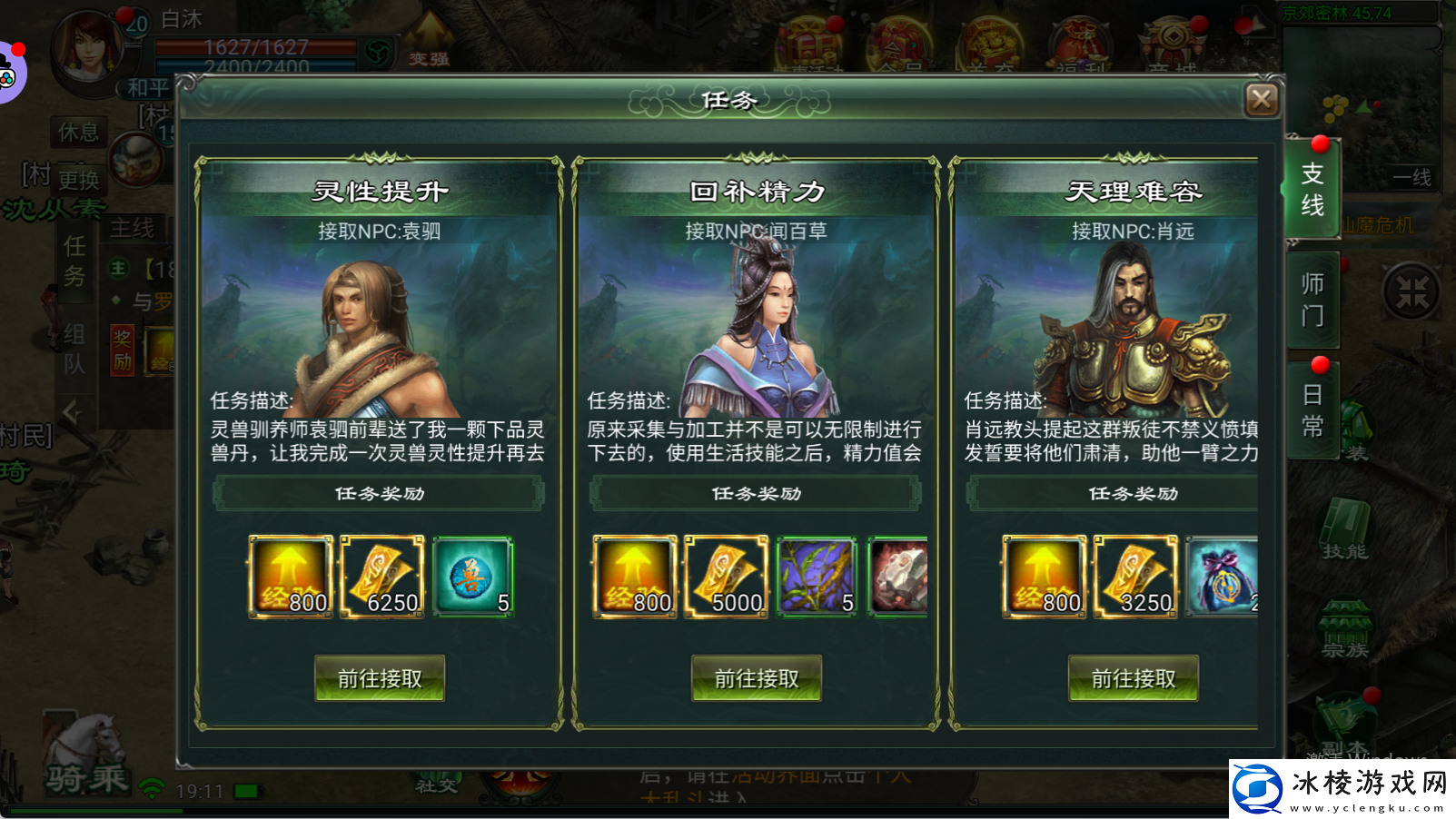Open the 师门 tab on right edge
The height and width of the screenshot is (819, 1456).
[1312, 300]
